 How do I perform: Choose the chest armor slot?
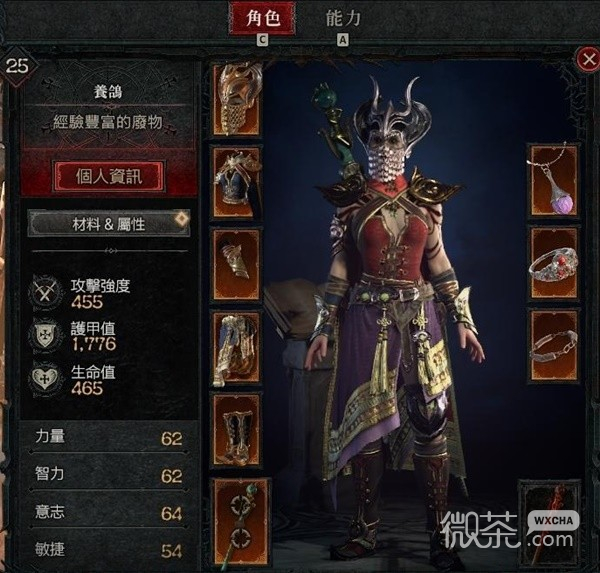pyautogui.click(x=237, y=182)
